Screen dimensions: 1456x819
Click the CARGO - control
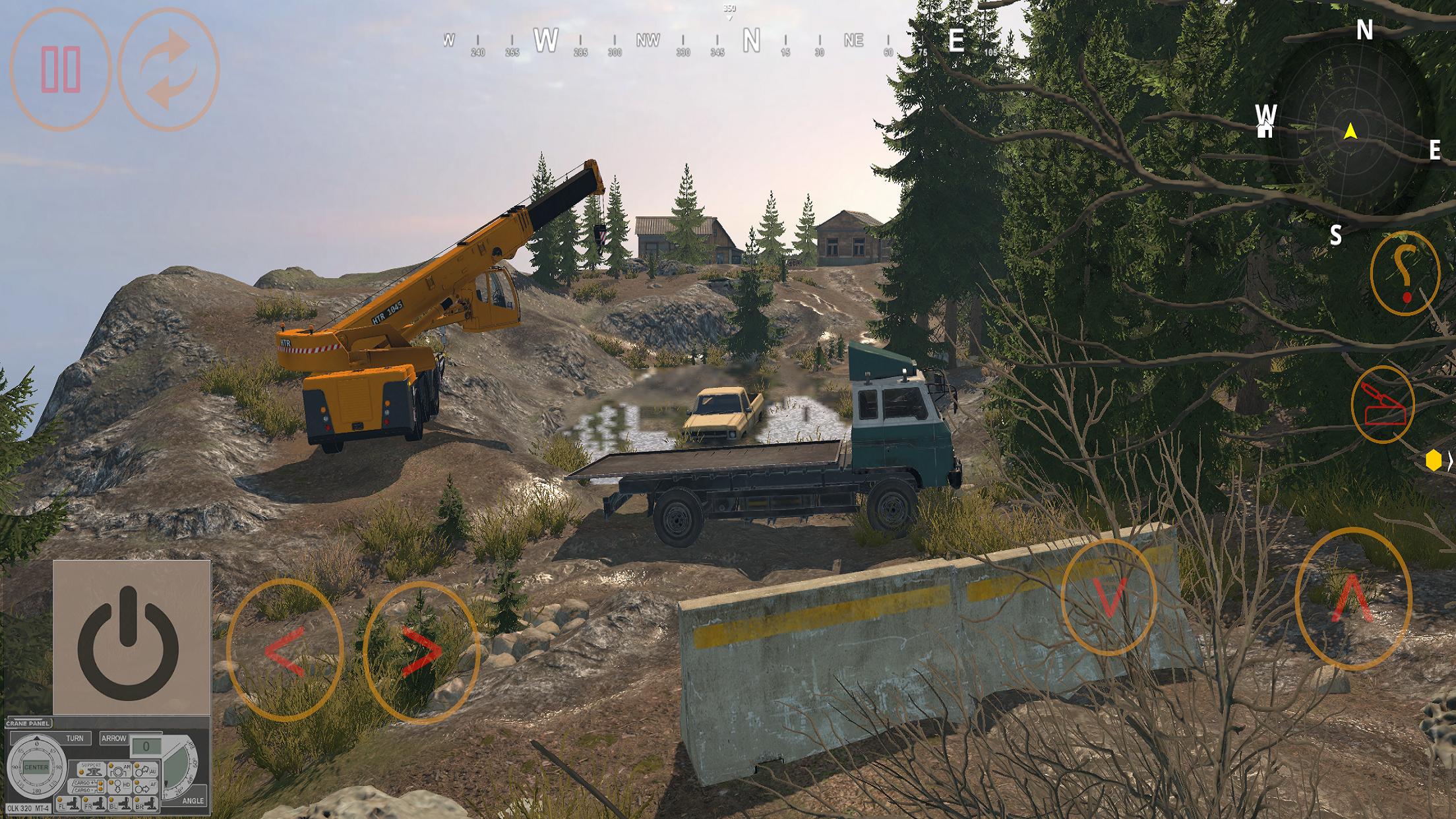(86, 790)
